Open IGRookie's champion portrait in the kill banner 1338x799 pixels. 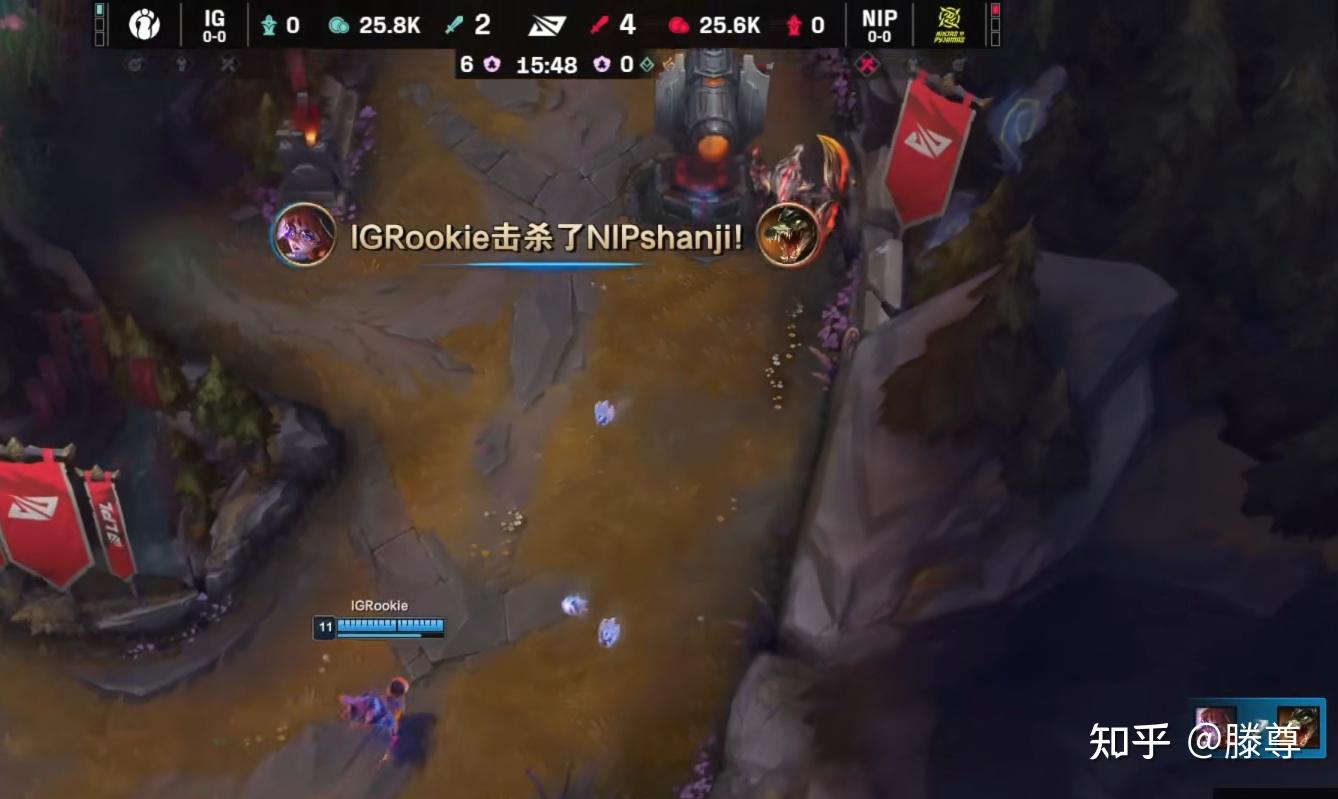coord(304,238)
